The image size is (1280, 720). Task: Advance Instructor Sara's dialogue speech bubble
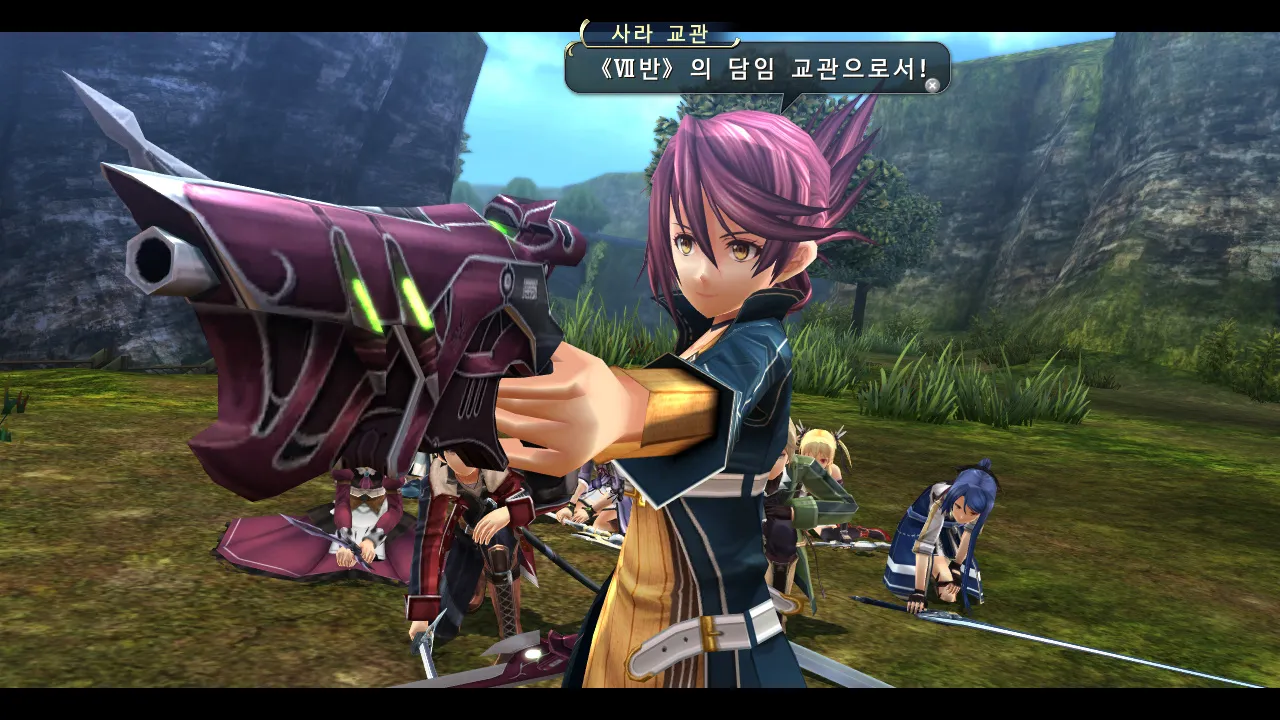[932, 86]
